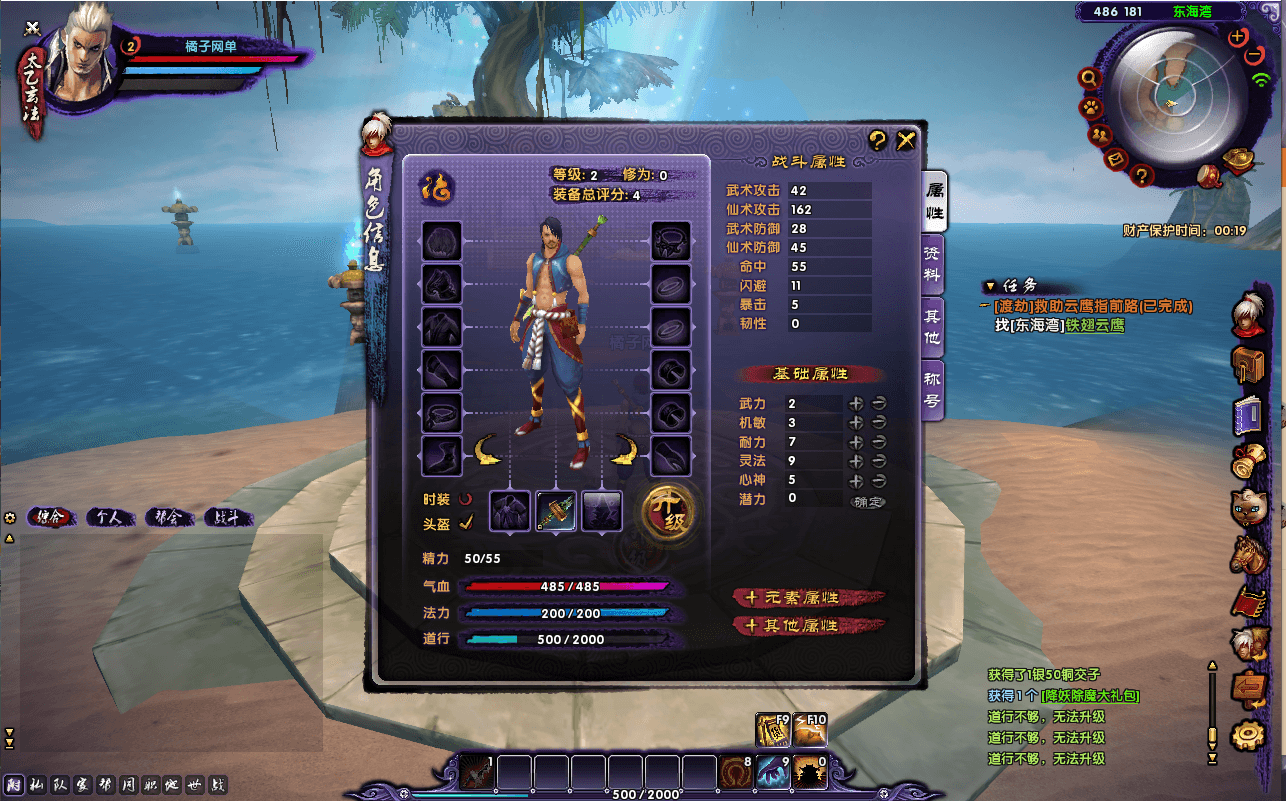Open the question mark help button

click(877, 141)
